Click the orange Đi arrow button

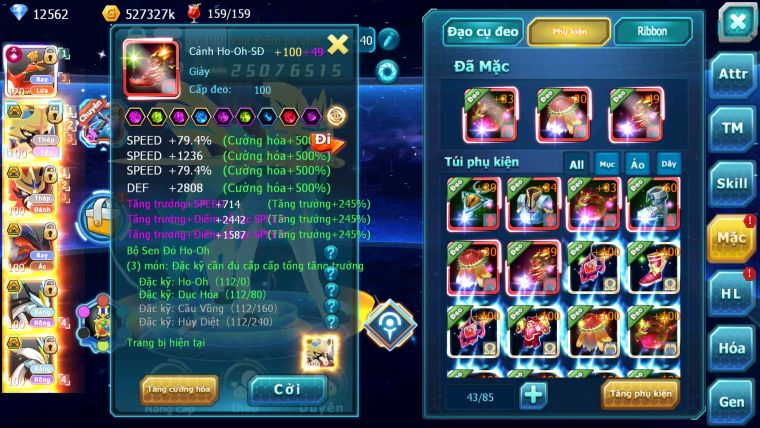pos(324,140)
